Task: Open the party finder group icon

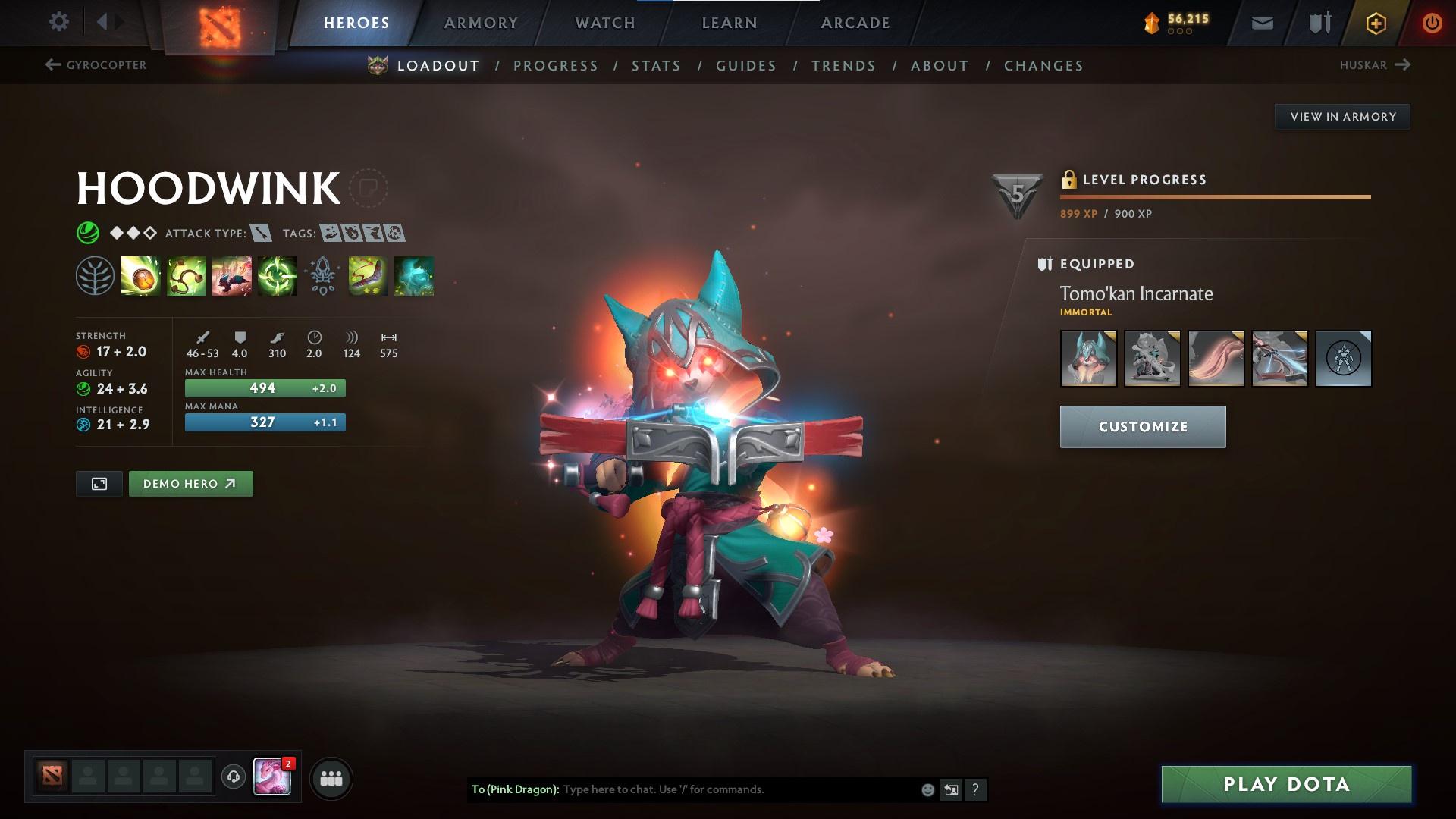Action: coord(330,777)
